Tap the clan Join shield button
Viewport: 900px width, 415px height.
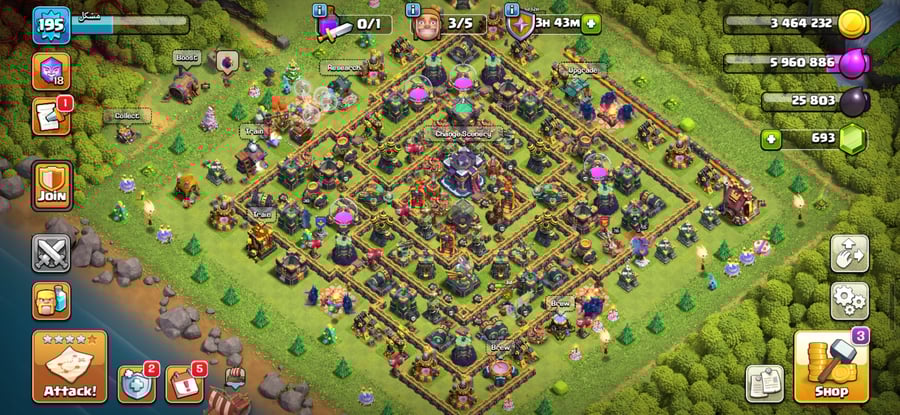(51, 186)
